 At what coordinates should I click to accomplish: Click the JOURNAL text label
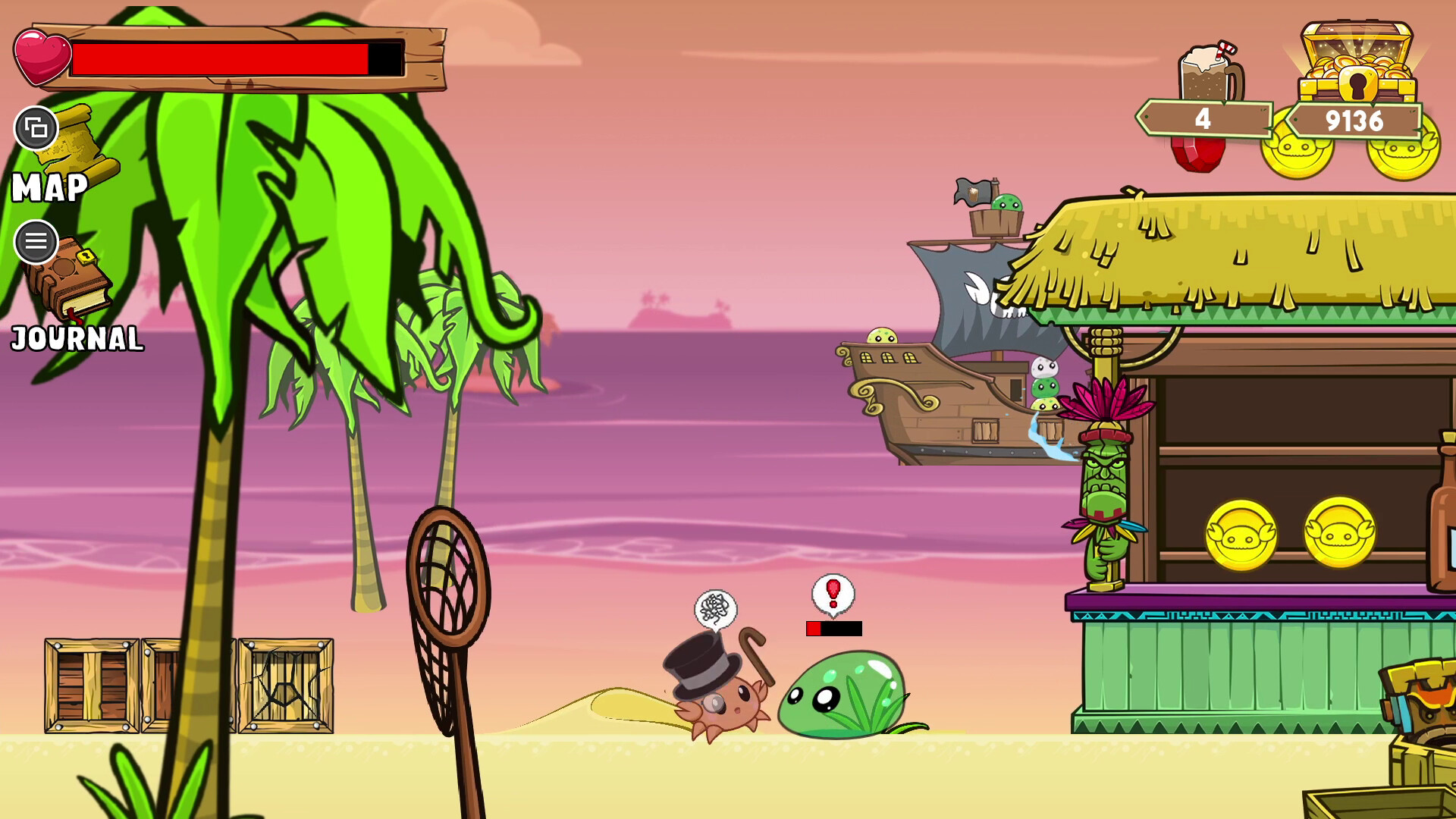(x=76, y=340)
